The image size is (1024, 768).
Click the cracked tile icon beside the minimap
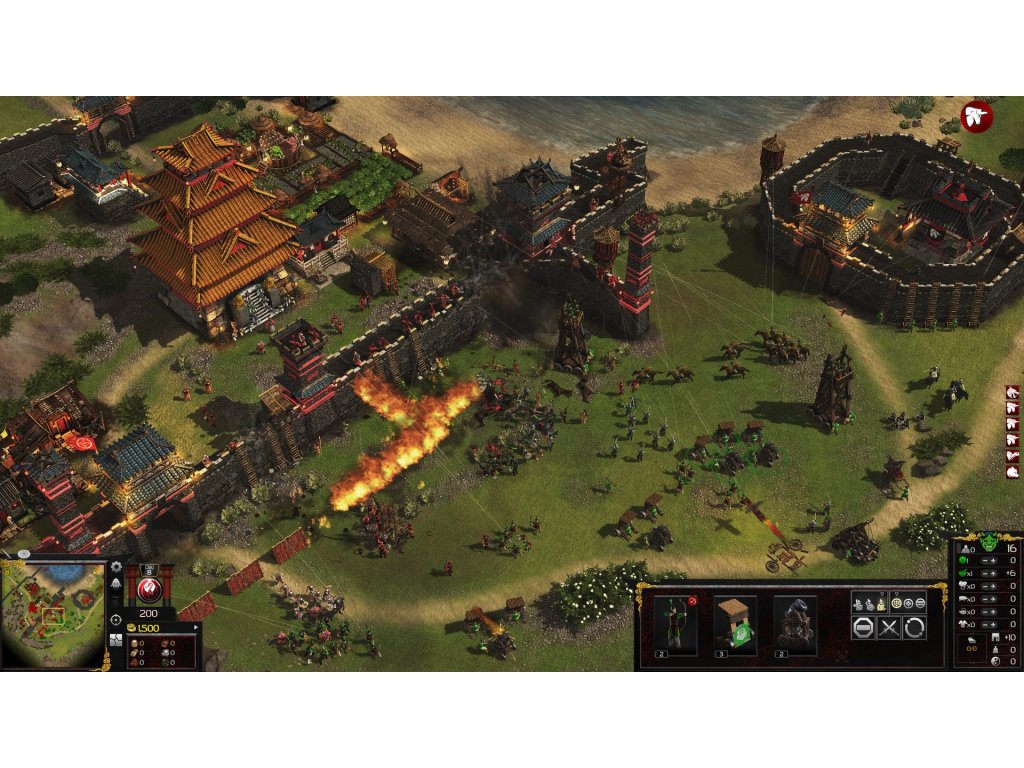[x=116, y=640]
